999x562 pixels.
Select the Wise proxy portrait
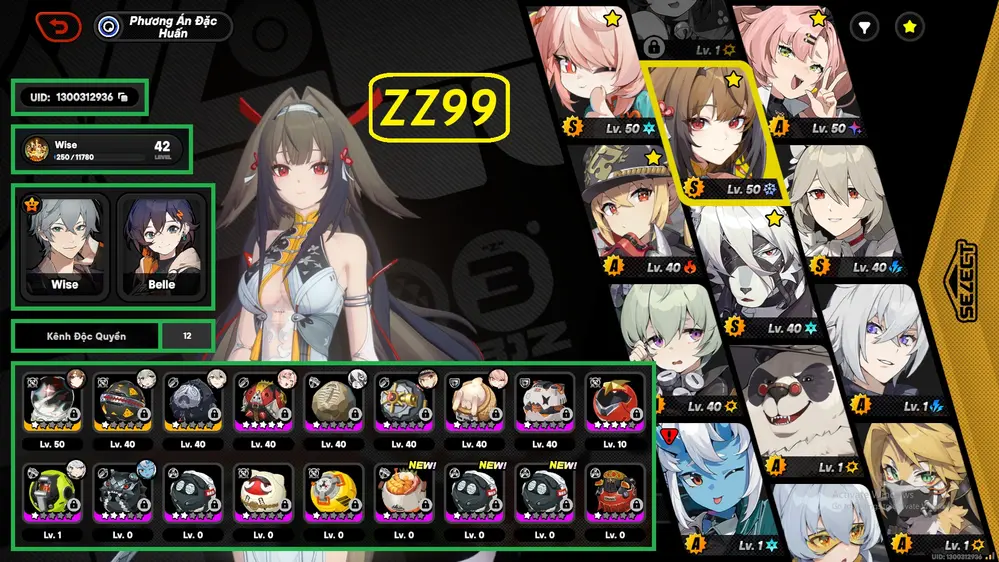point(64,245)
